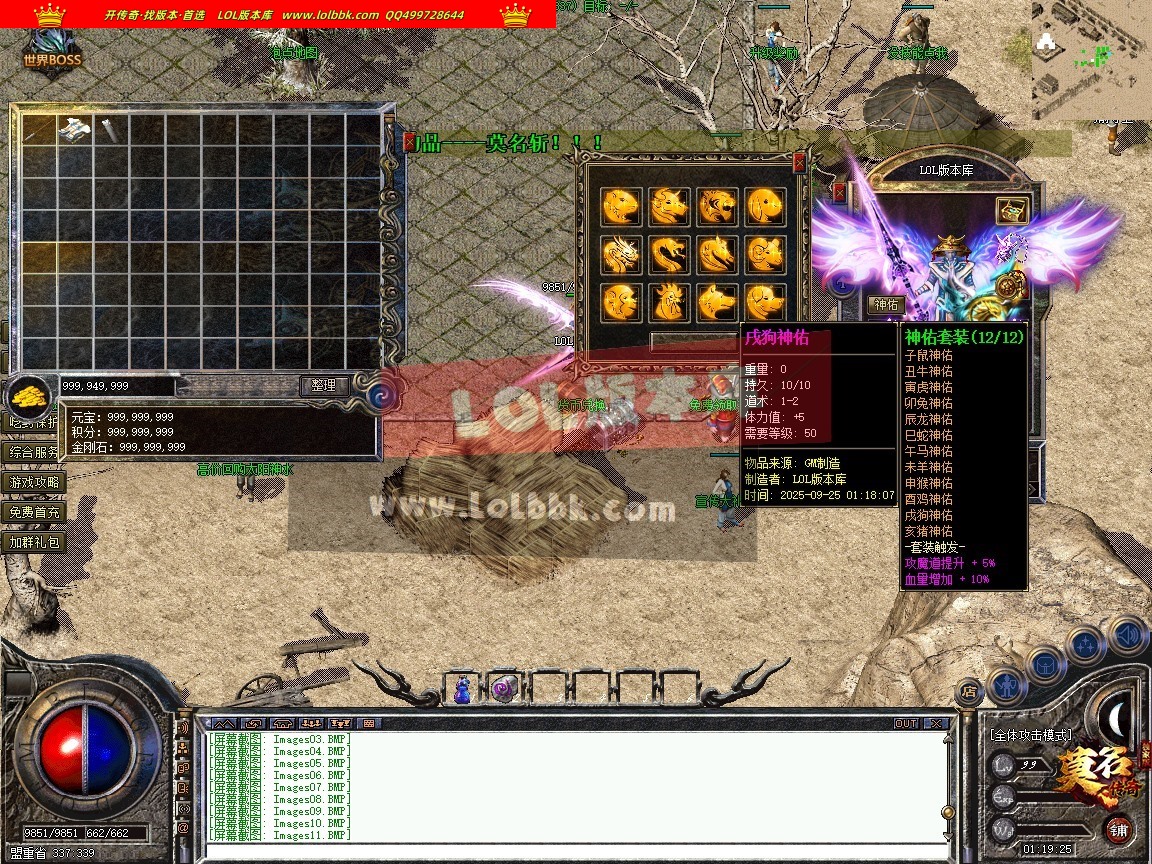
Task: Open the 加群礼包 group gift pack
Action: pyautogui.click(x=35, y=542)
